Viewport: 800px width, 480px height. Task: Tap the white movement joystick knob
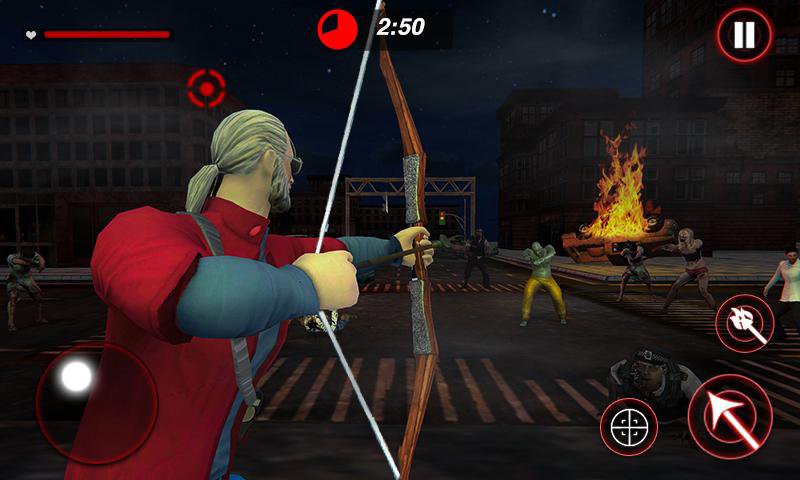pos(77,377)
